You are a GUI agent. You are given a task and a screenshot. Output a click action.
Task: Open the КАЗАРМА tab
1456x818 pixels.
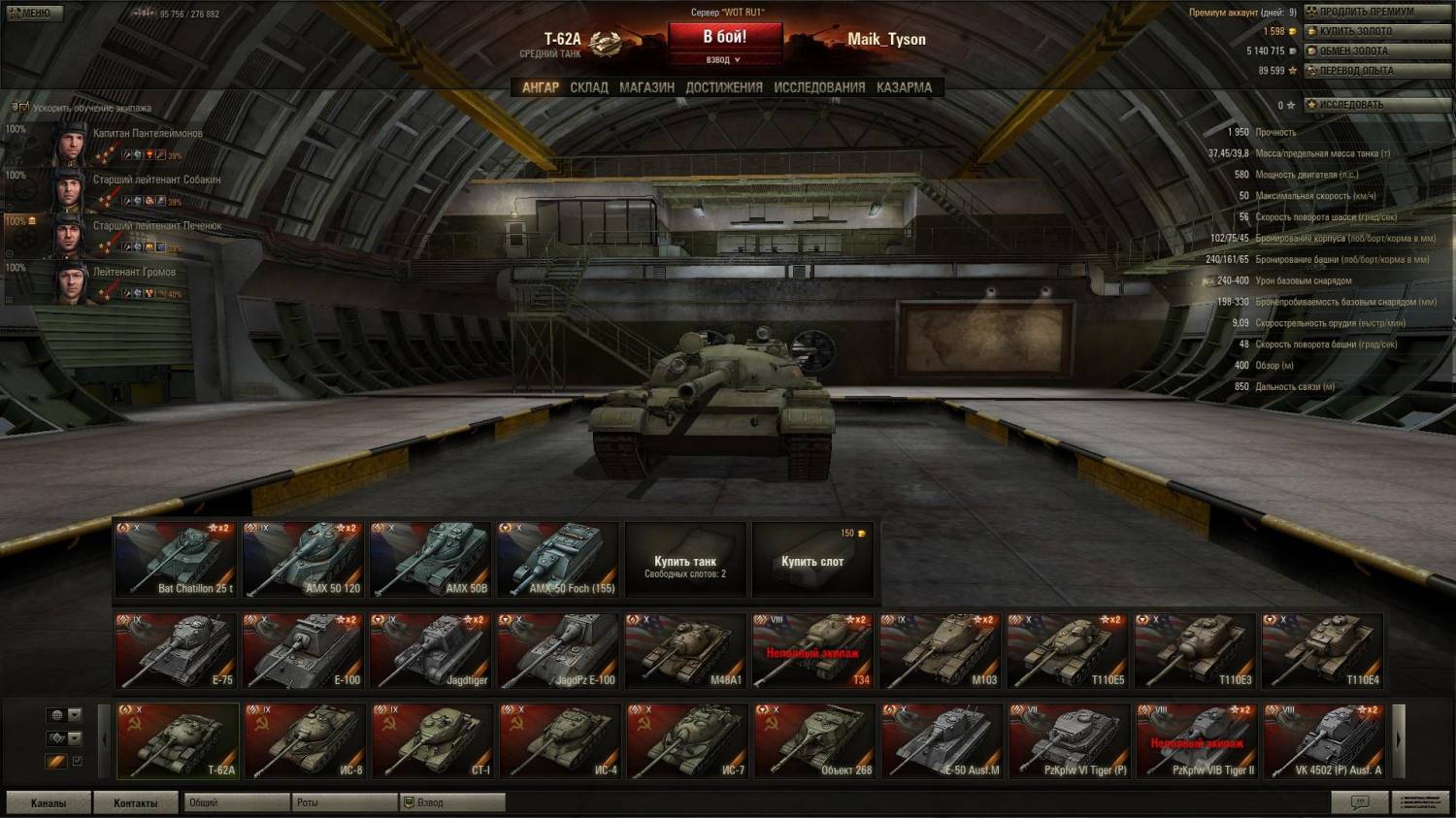[x=904, y=87]
